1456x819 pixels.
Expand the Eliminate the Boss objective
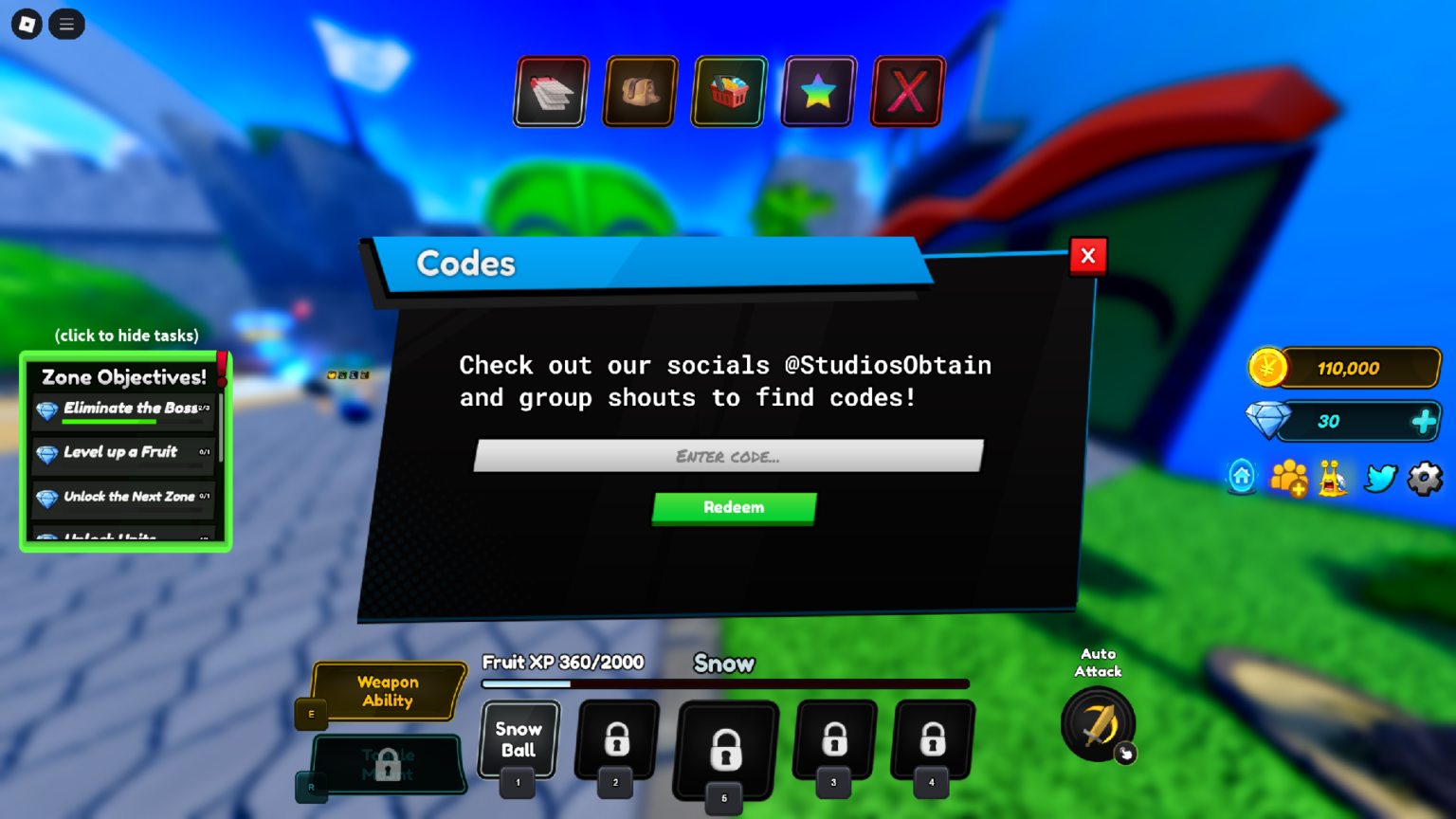point(123,409)
